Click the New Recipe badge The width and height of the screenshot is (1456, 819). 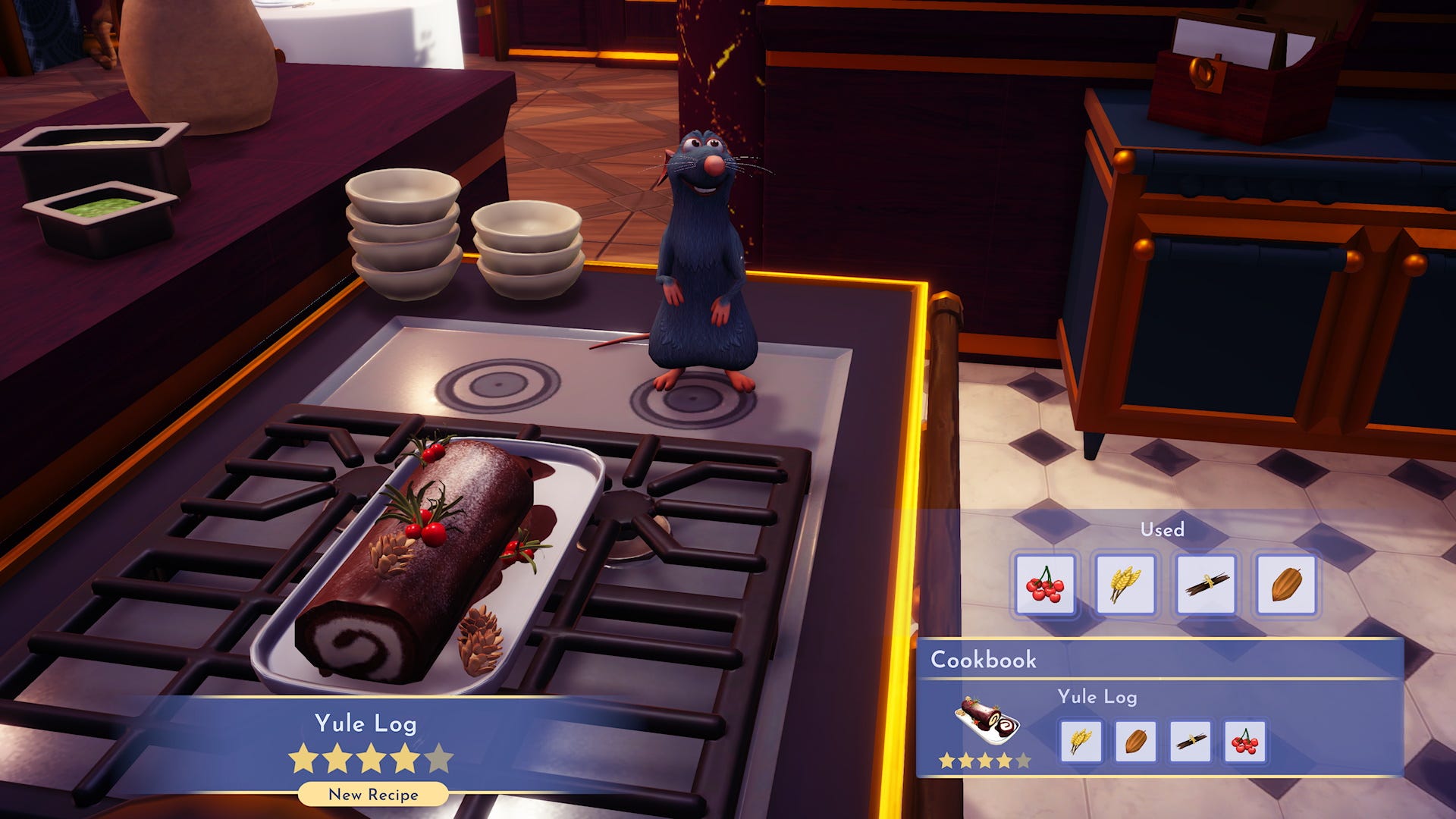tap(374, 795)
